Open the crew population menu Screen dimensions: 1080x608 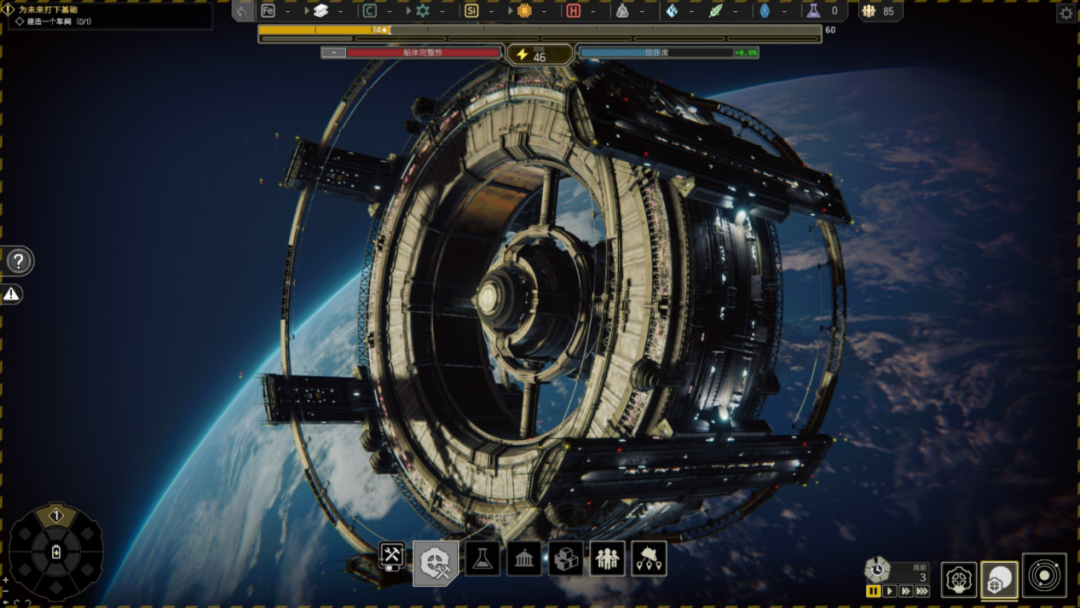coord(607,559)
